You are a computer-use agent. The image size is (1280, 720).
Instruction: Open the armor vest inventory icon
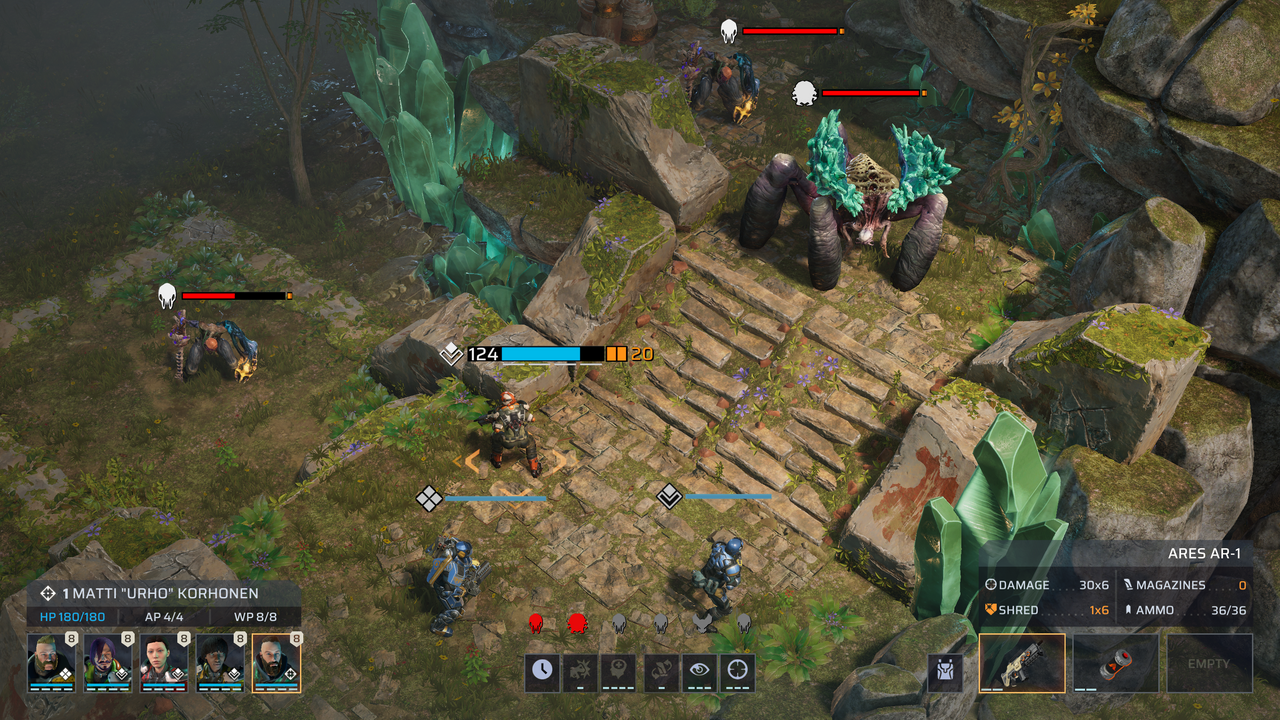coord(944,671)
